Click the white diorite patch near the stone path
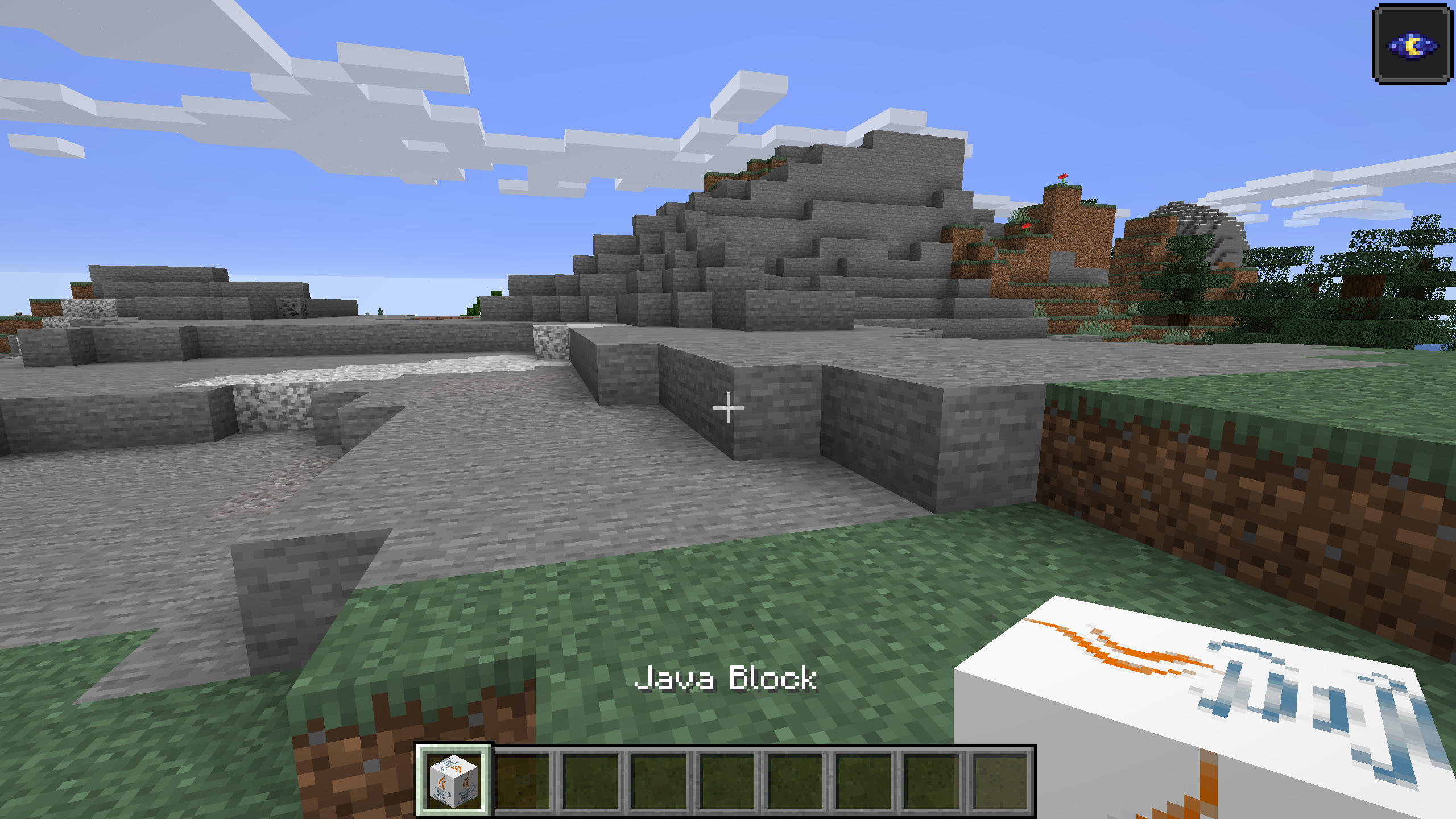 coord(284,392)
